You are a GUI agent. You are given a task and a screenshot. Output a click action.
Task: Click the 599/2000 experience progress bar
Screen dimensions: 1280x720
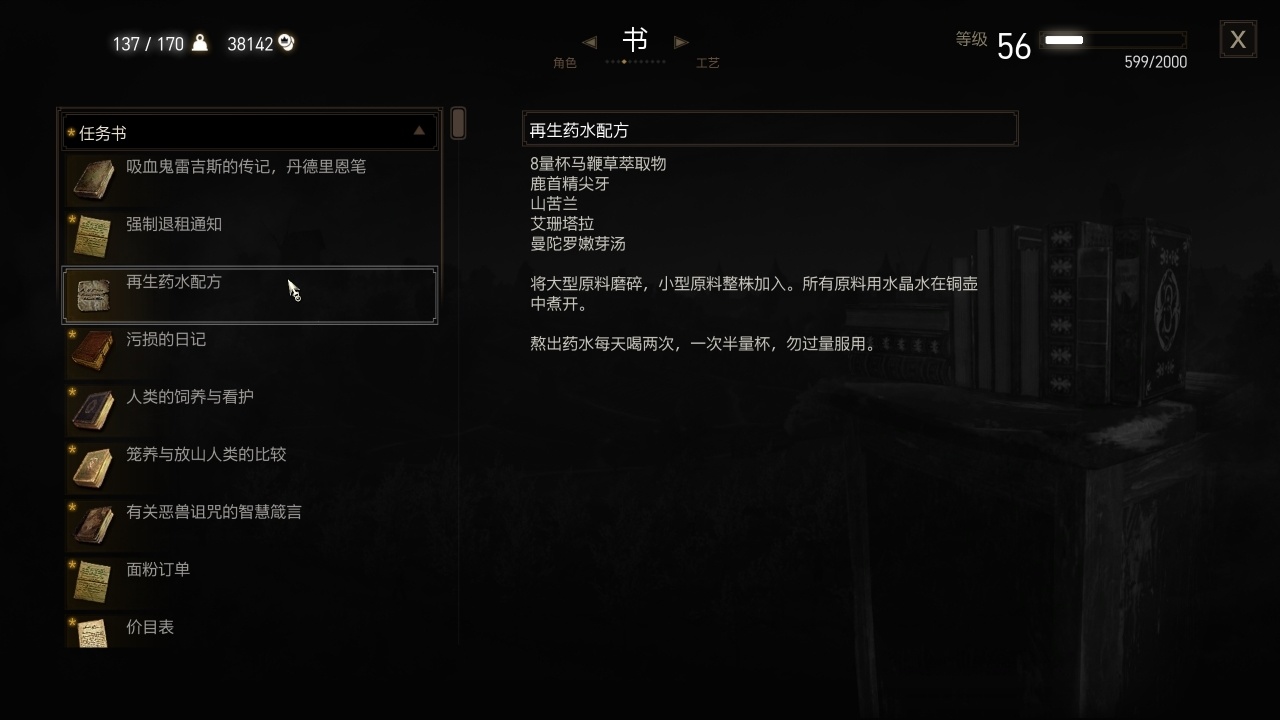point(1113,41)
